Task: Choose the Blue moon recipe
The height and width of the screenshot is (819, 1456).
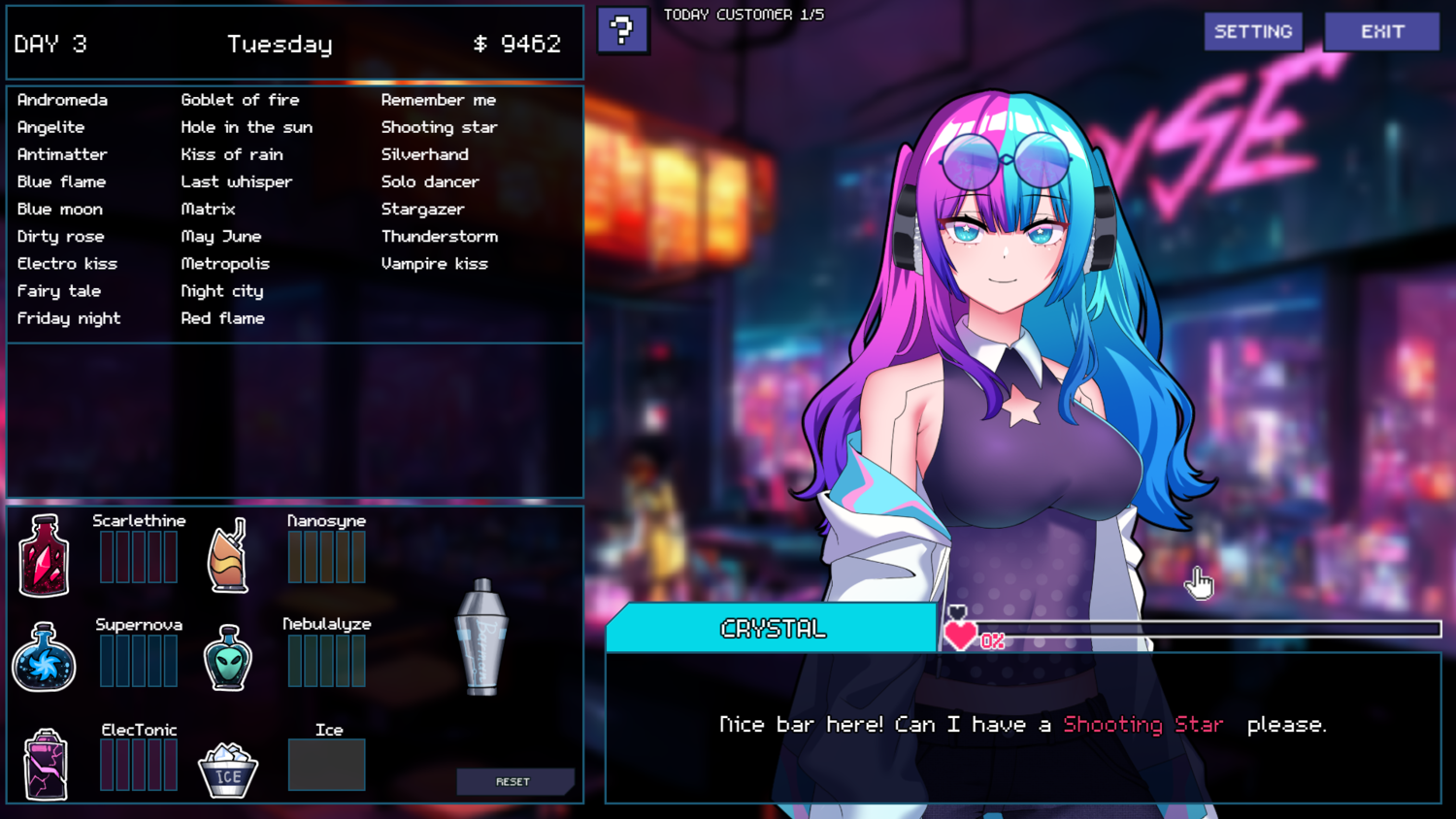Action: tap(59, 210)
